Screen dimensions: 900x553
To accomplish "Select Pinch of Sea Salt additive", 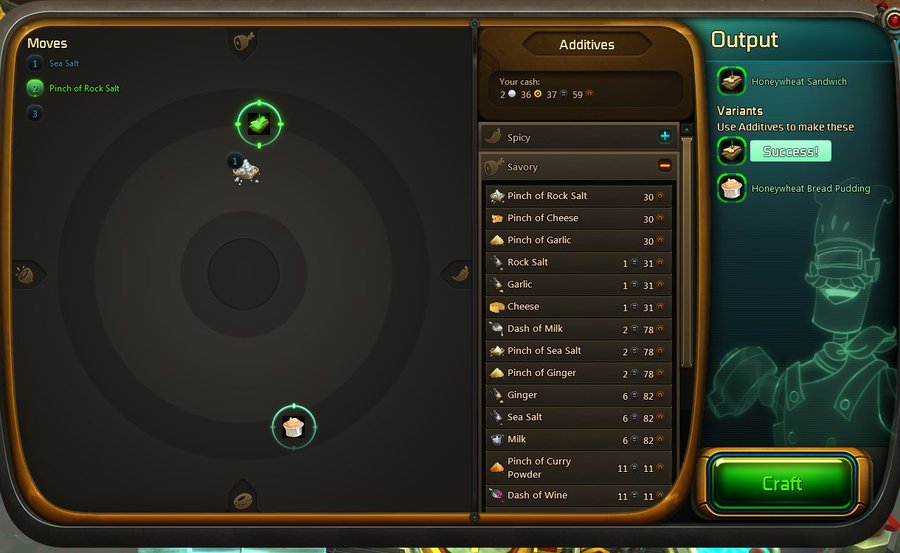I will pos(577,350).
